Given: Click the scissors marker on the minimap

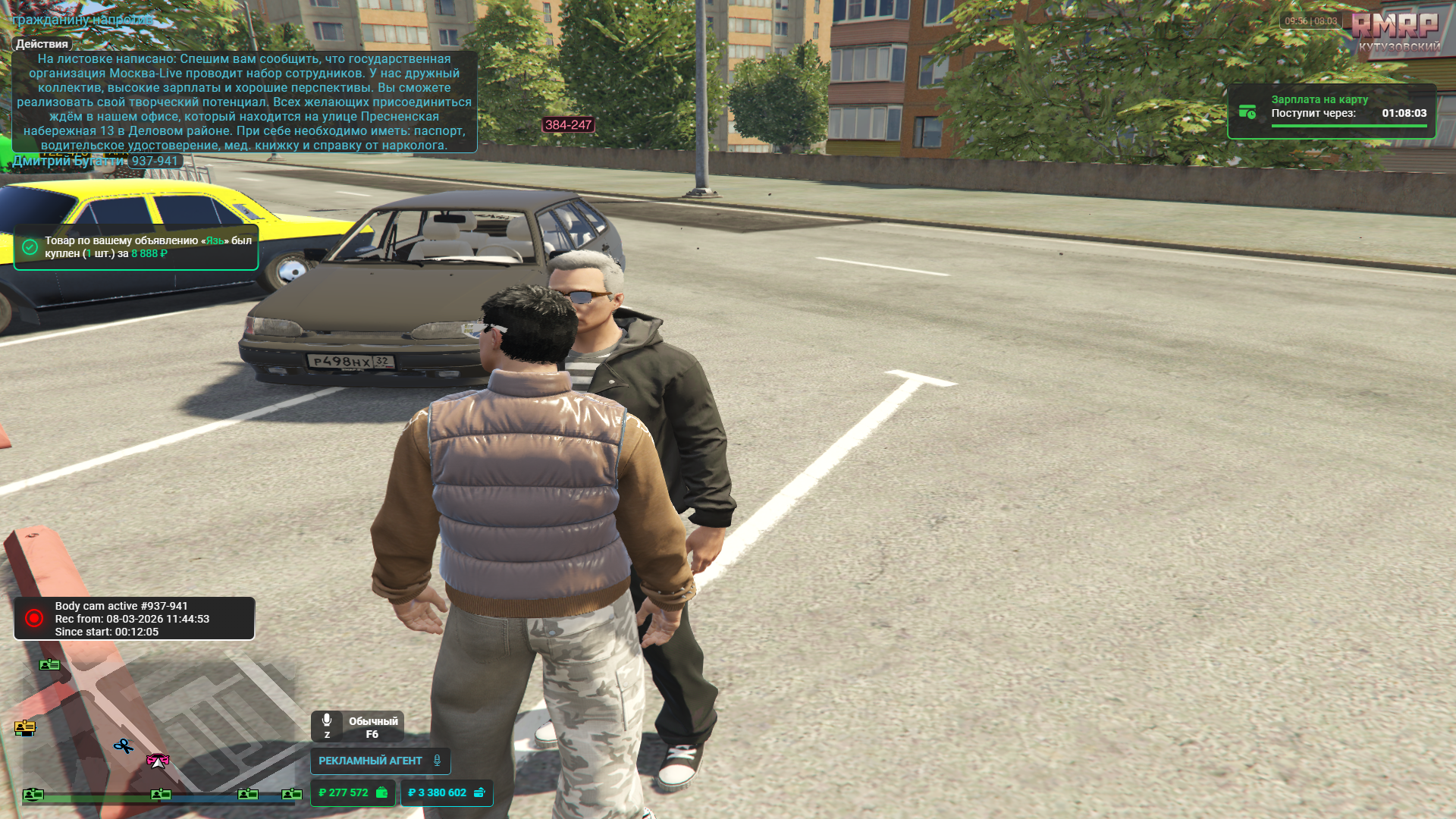Looking at the screenshot, I should pos(124,746).
